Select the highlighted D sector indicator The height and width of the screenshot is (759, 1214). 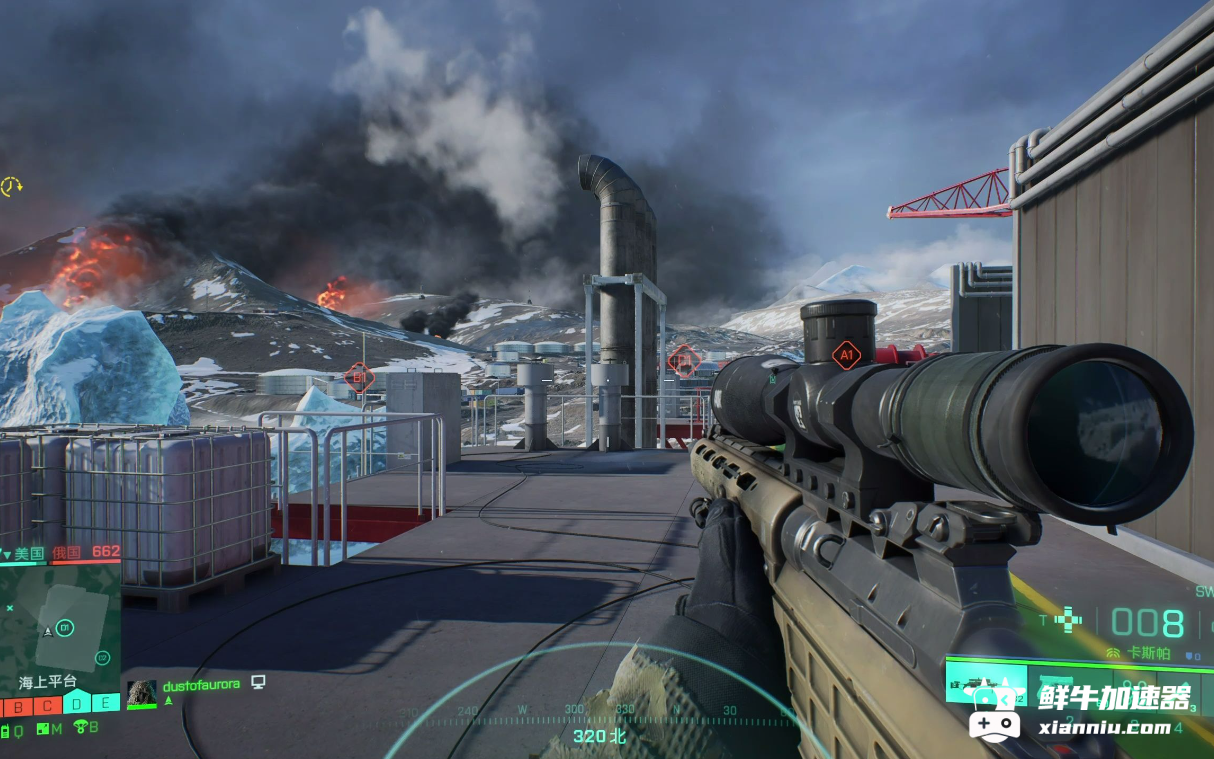coord(76,704)
